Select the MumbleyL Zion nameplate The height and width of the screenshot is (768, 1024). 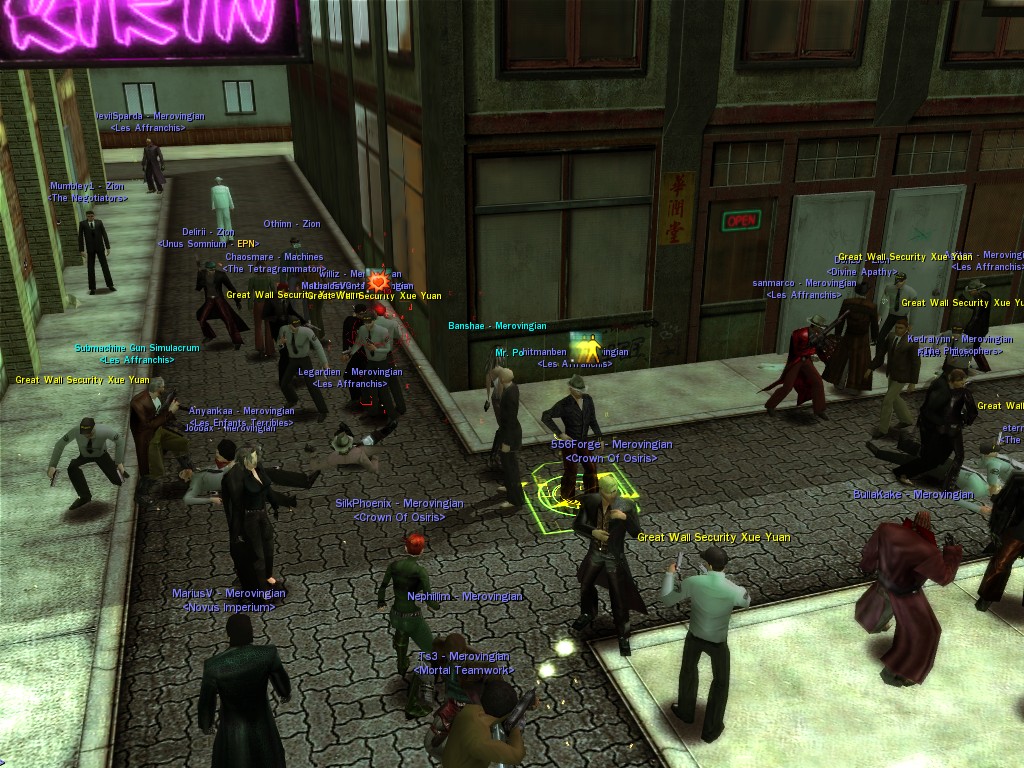click(x=89, y=187)
